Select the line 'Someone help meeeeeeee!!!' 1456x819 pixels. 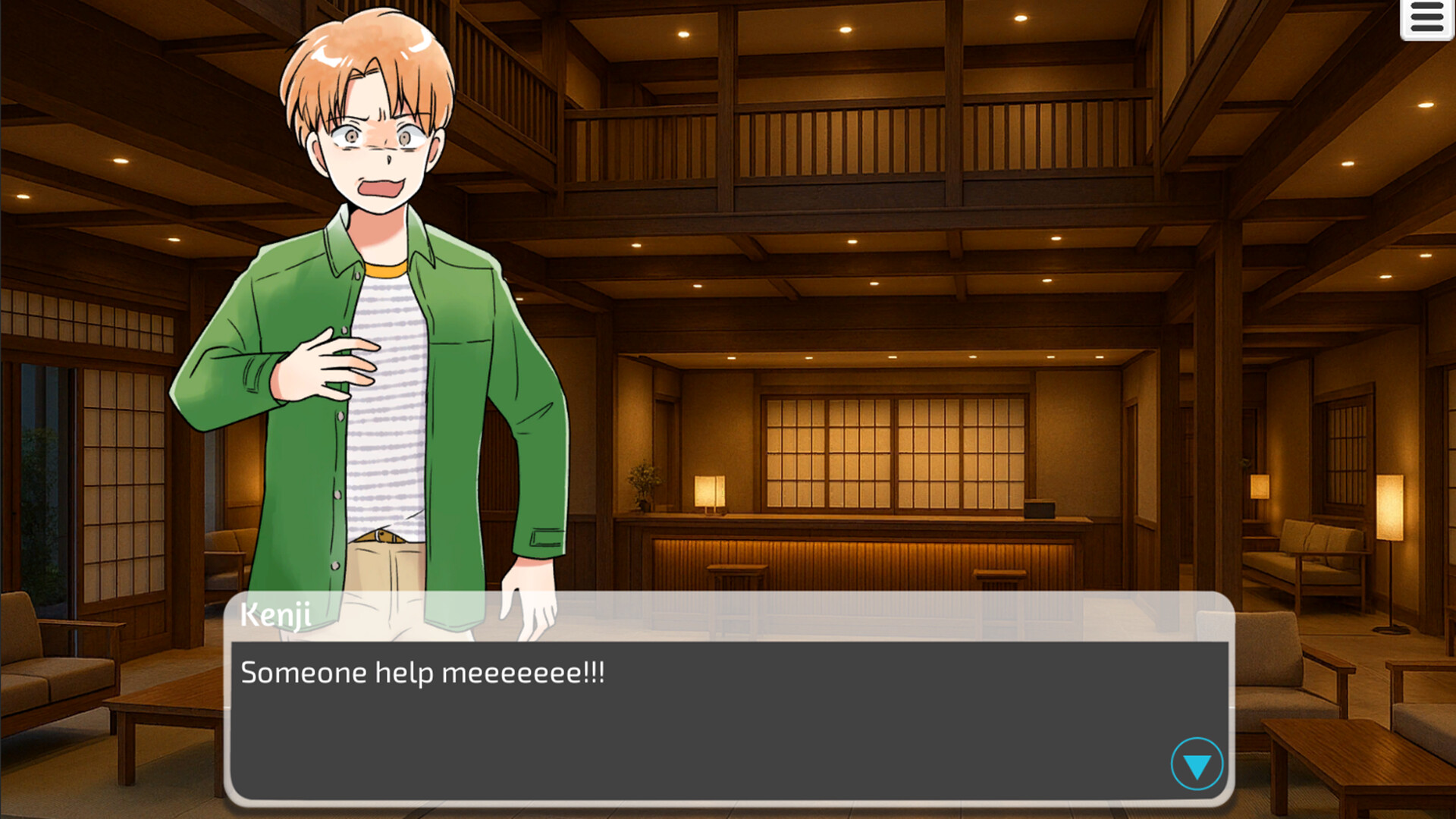[x=421, y=672]
